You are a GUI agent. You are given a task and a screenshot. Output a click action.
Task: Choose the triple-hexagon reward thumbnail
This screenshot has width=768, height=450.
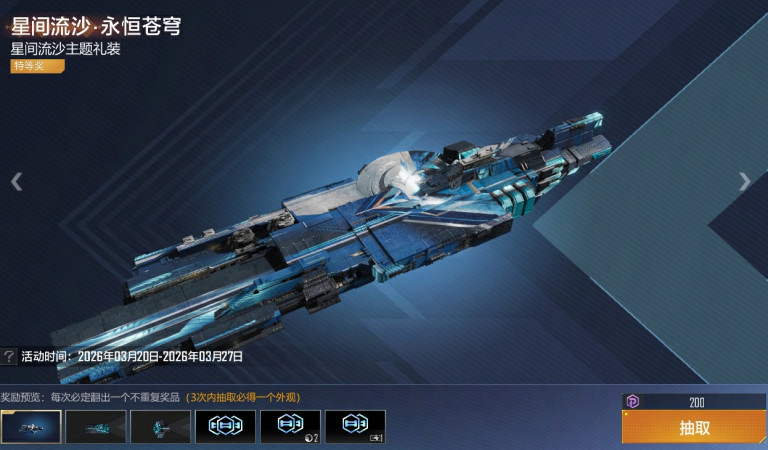point(225,426)
